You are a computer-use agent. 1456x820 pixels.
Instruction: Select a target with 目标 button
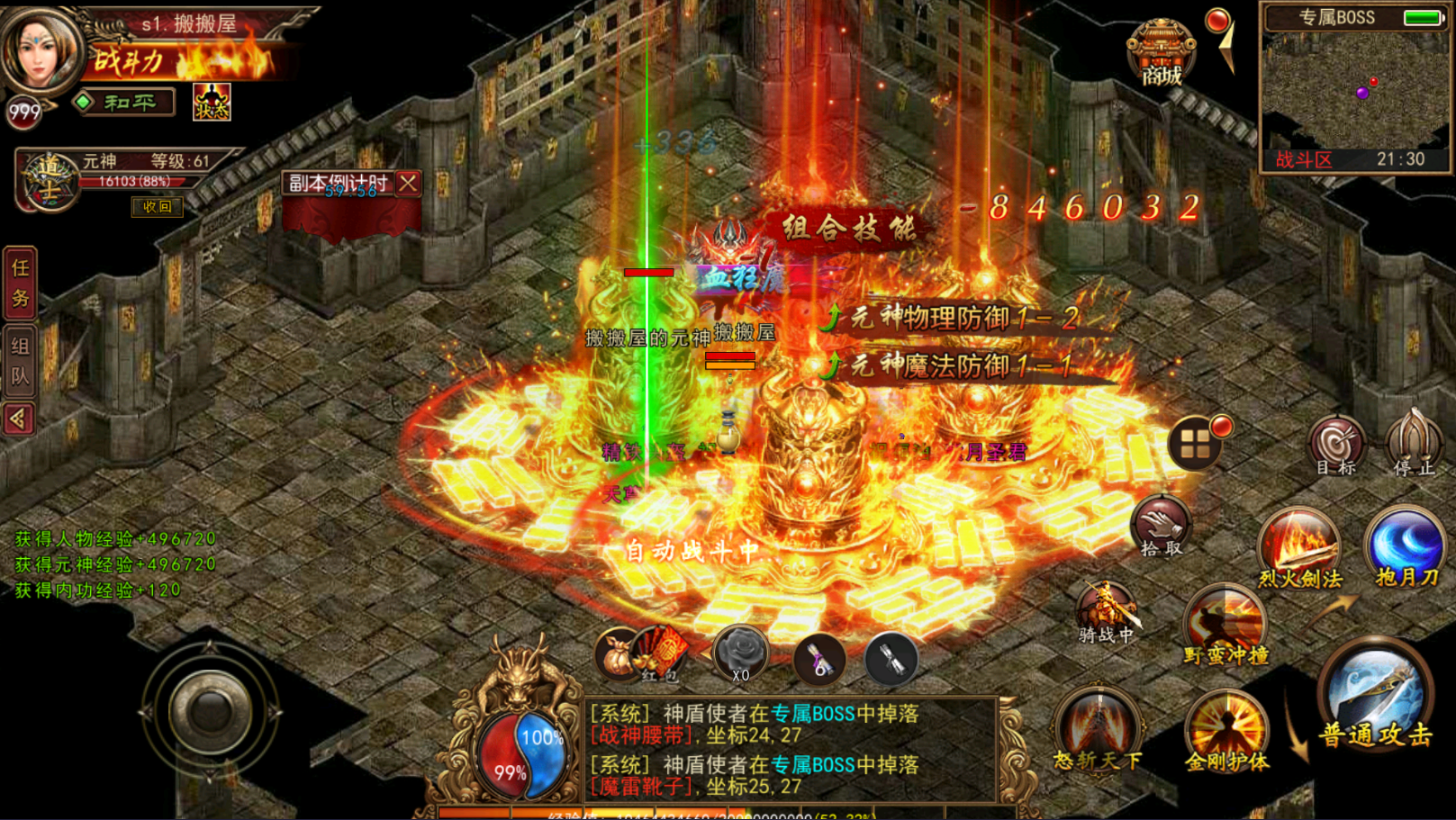(x=1336, y=445)
